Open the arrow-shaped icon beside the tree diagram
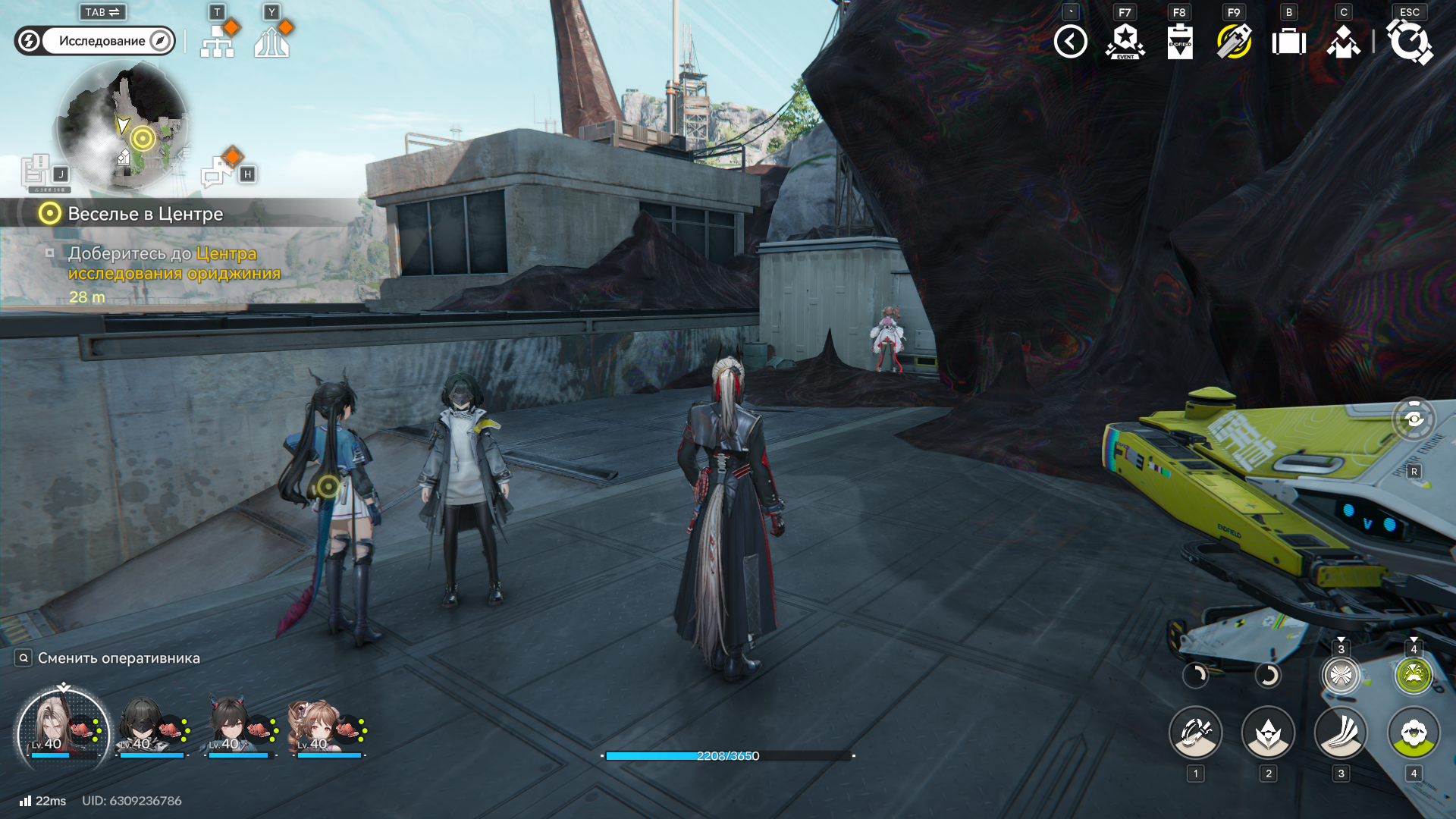This screenshot has height=819, width=1456. point(271,42)
